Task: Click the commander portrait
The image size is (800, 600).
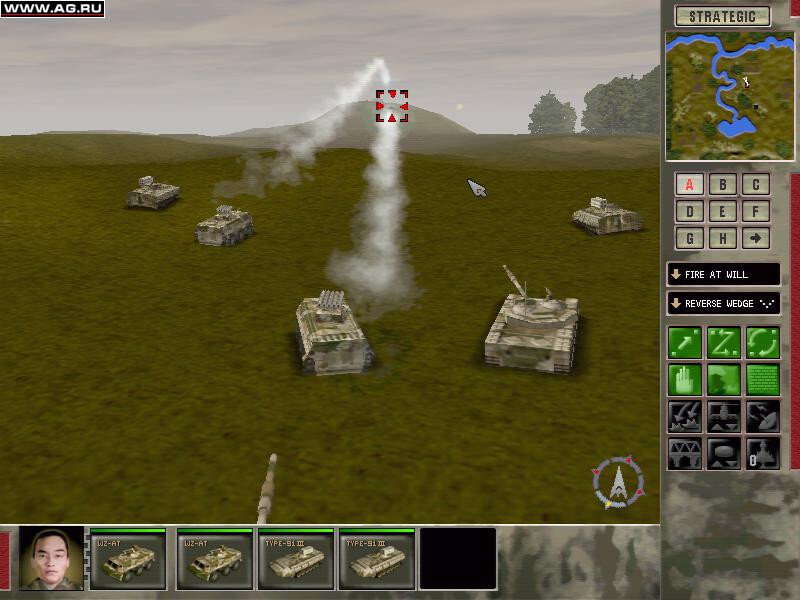Action: pyautogui.click(x=52, y=557)
